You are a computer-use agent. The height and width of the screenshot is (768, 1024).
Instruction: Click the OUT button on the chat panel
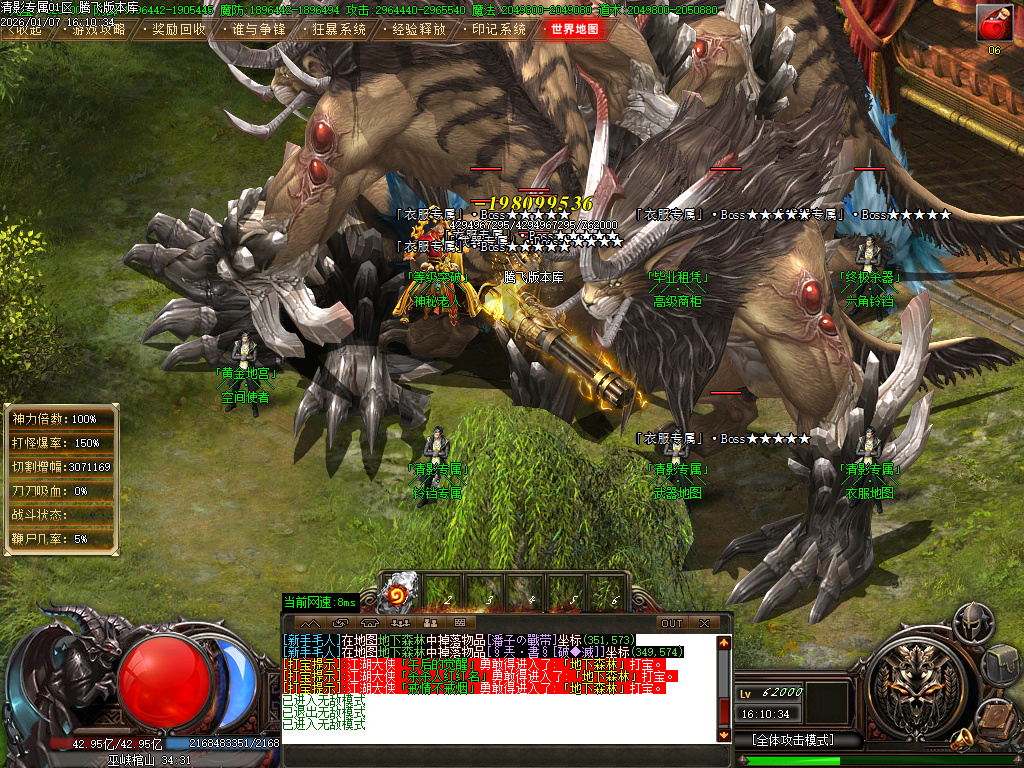click(672, 623)
